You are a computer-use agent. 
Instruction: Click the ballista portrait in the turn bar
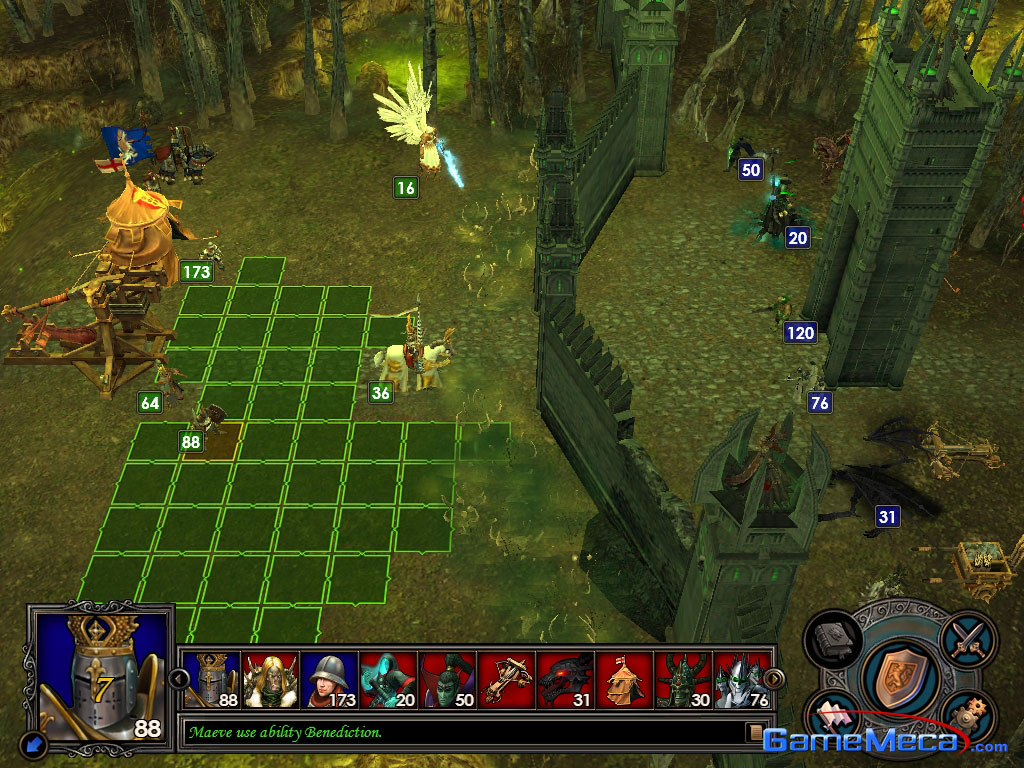pyautogui.click(x=506, y=680)
